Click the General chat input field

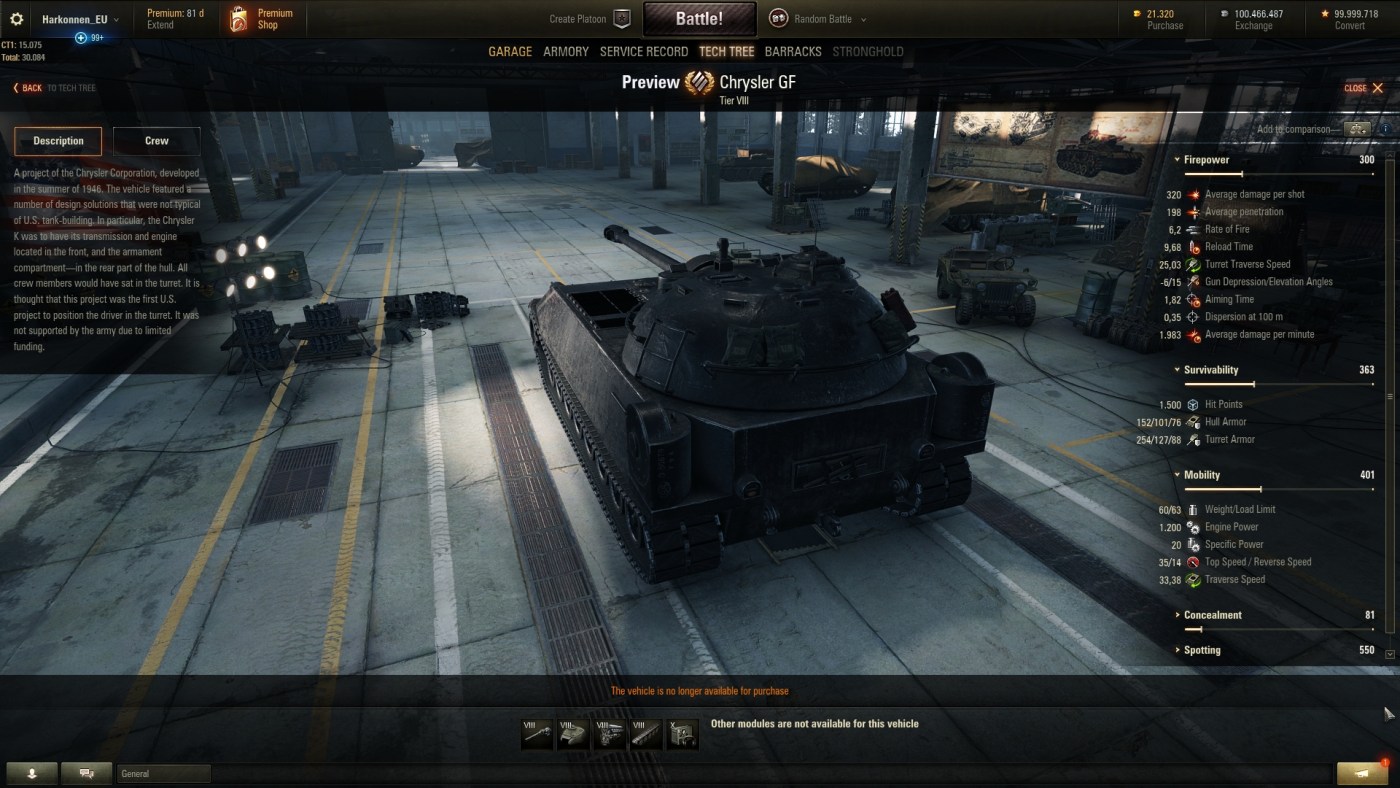164,773
